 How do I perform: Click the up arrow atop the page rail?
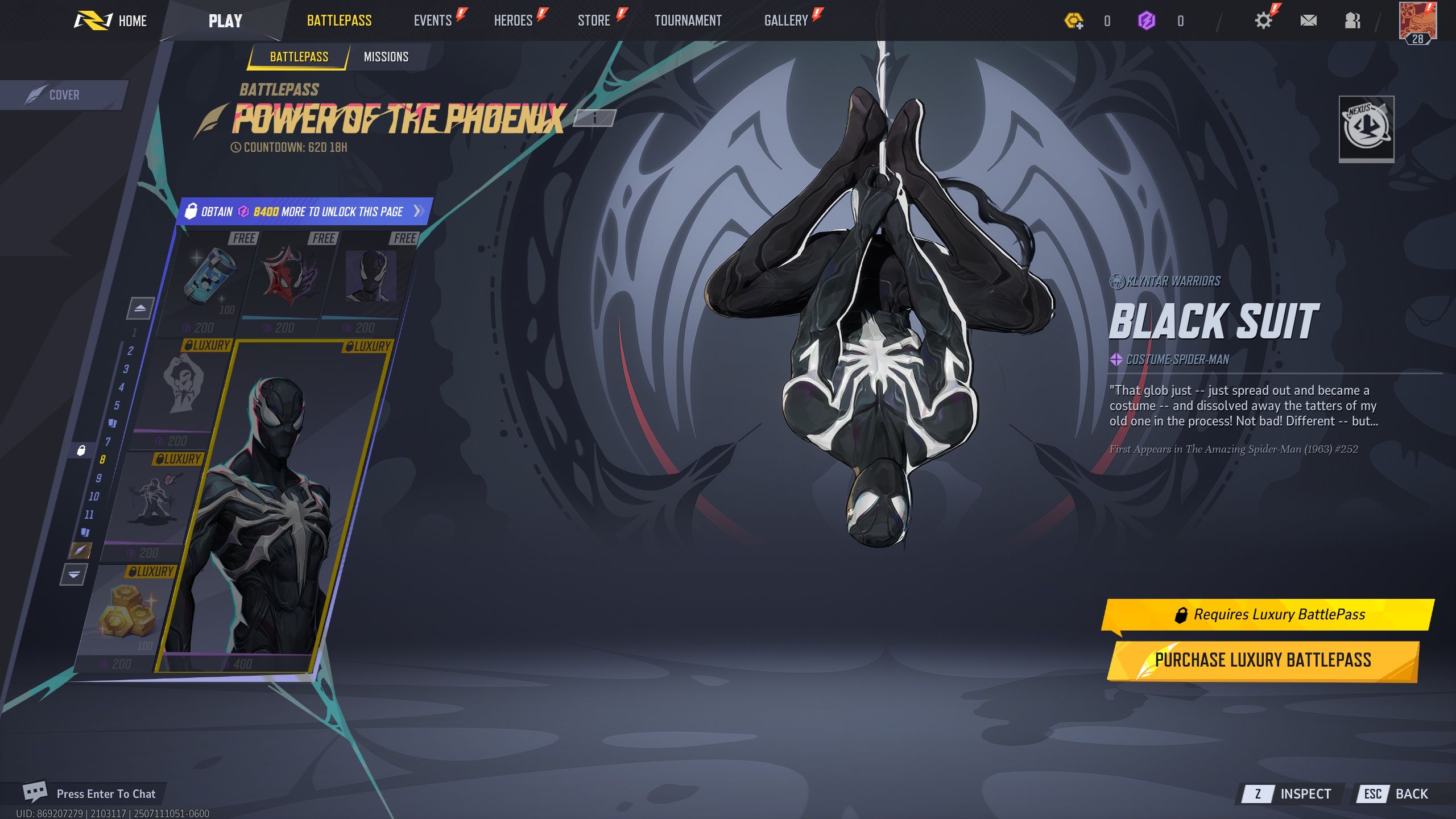pyautogui.click(x=139, y=309)
